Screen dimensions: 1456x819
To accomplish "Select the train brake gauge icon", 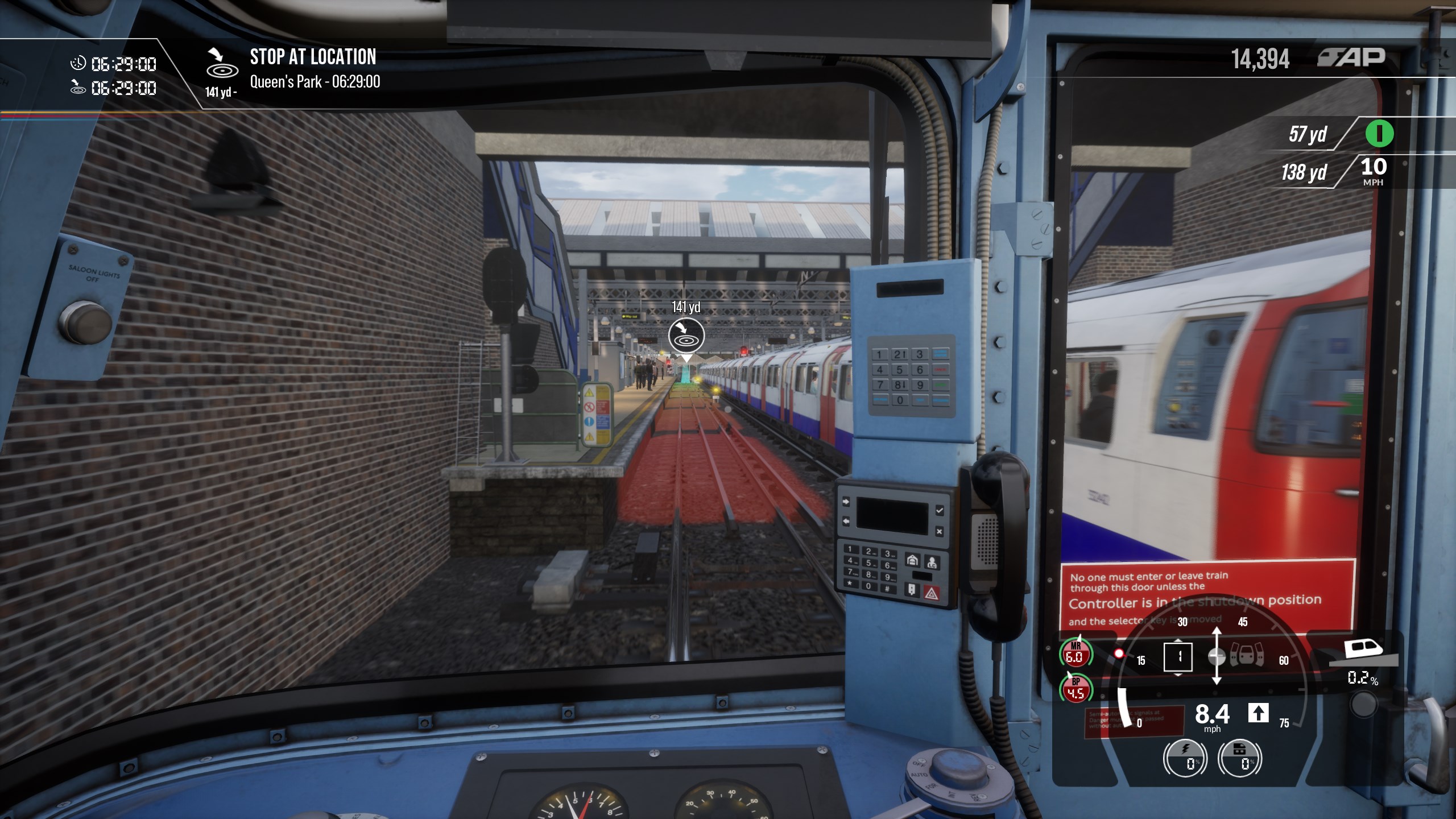I will (1240, 758).
